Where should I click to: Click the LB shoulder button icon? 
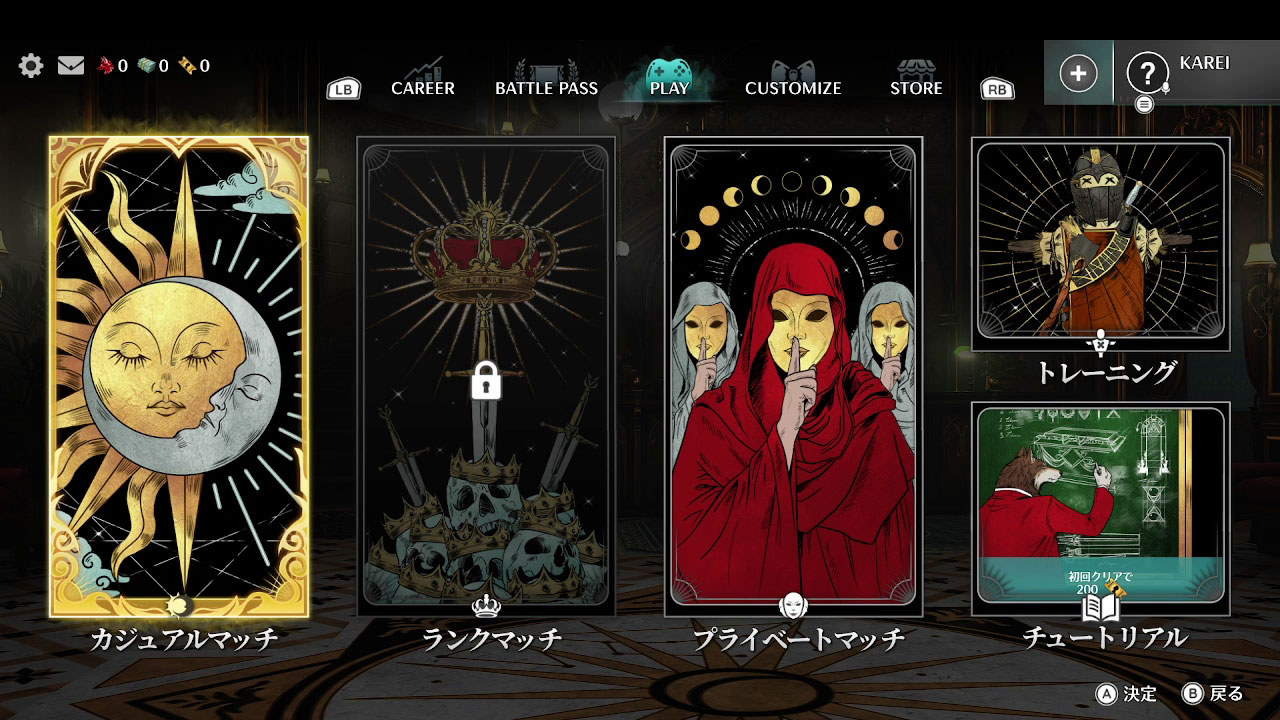coord(342,89)
